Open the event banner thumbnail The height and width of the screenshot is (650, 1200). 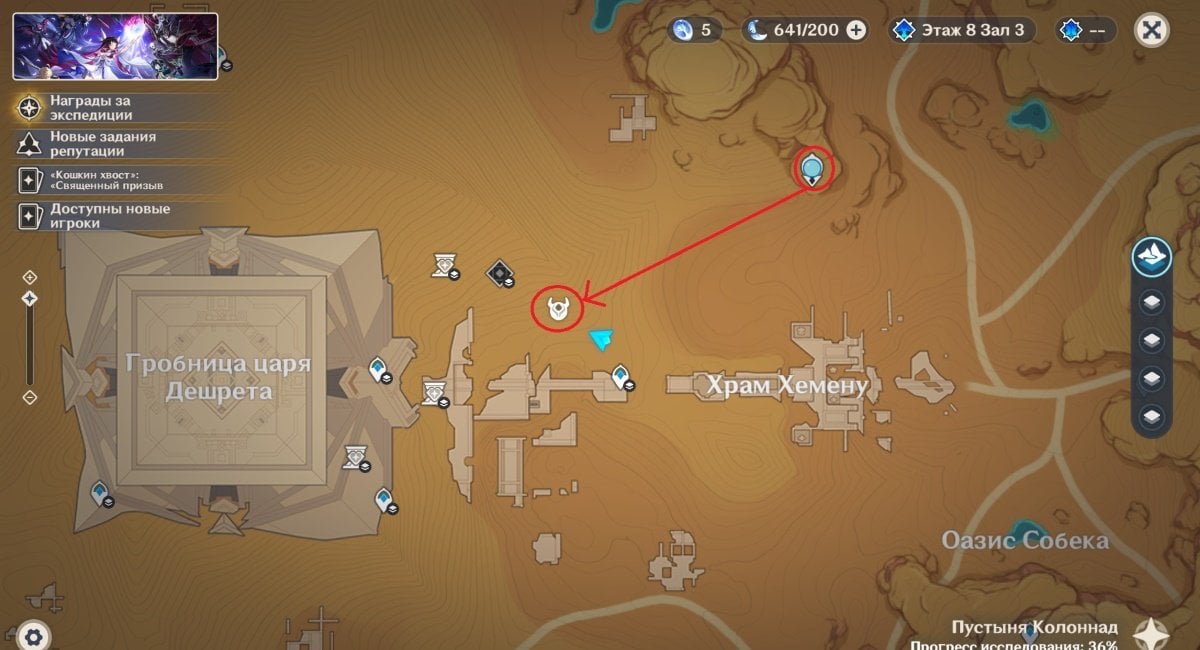click(115, 46)
